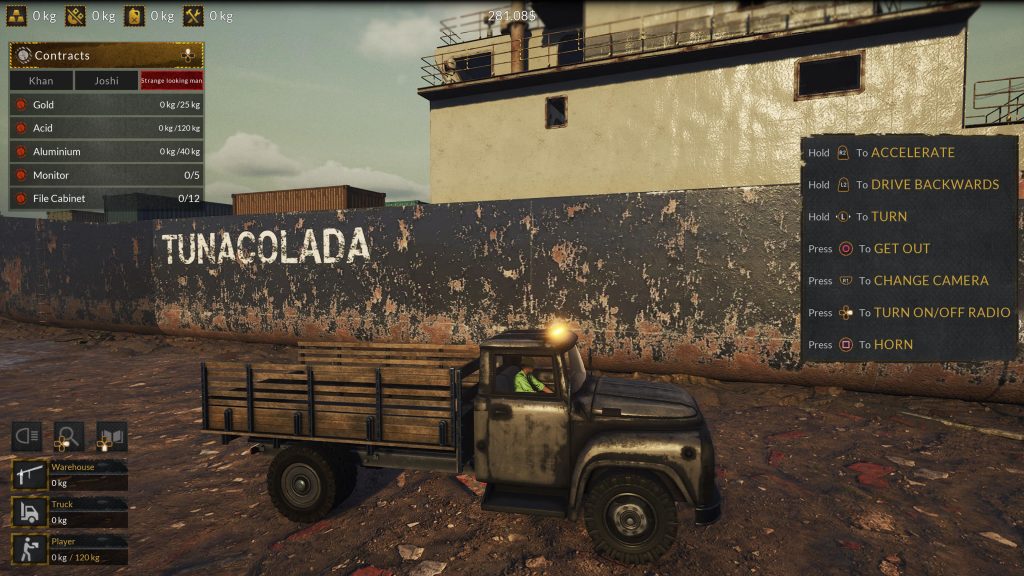1024x576 pixels.
Task: Toggle the headlights icon
Action: point(26,437)
